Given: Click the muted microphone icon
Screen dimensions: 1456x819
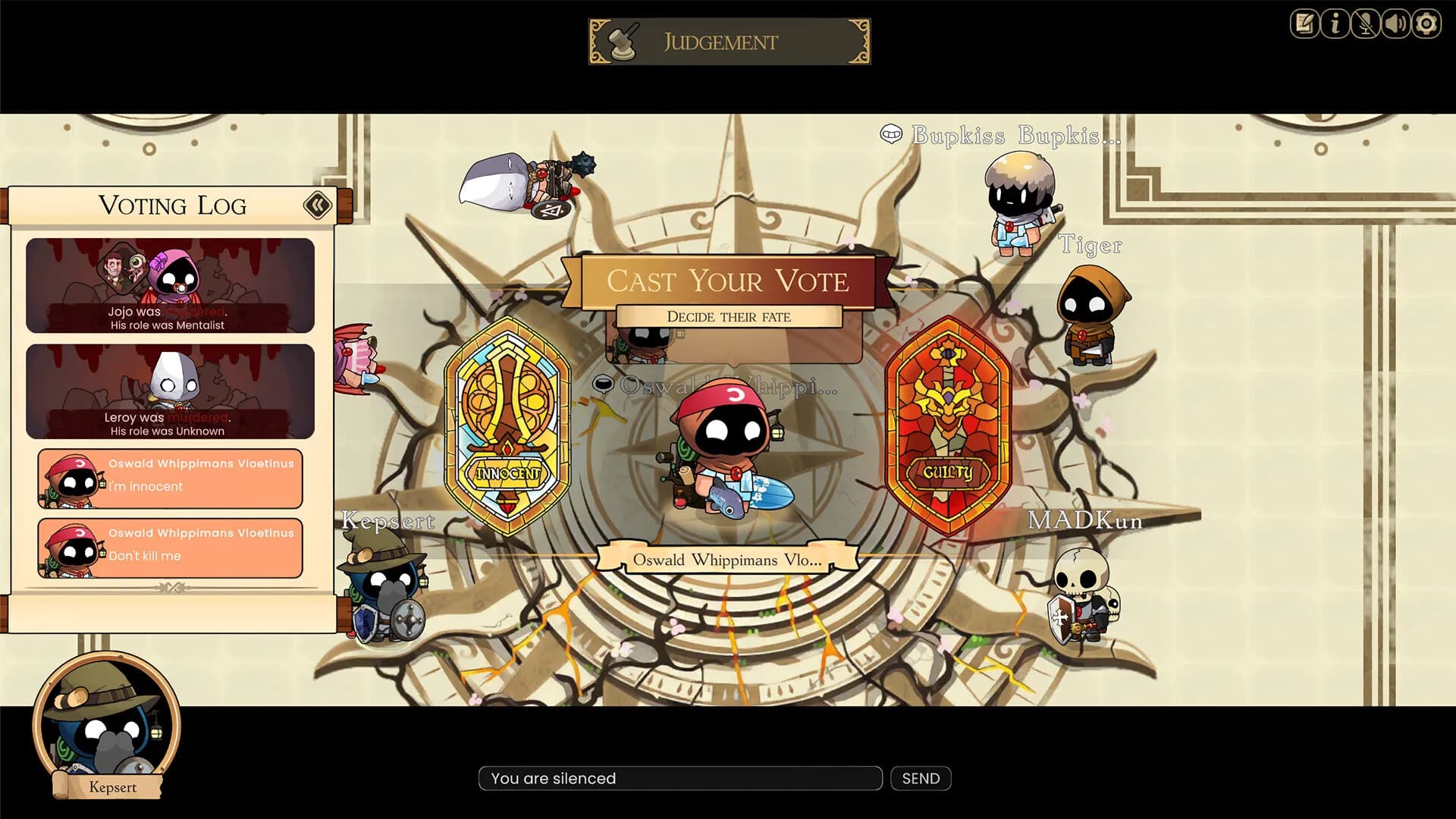Looking at the screenshot, I should point(1363,24).
